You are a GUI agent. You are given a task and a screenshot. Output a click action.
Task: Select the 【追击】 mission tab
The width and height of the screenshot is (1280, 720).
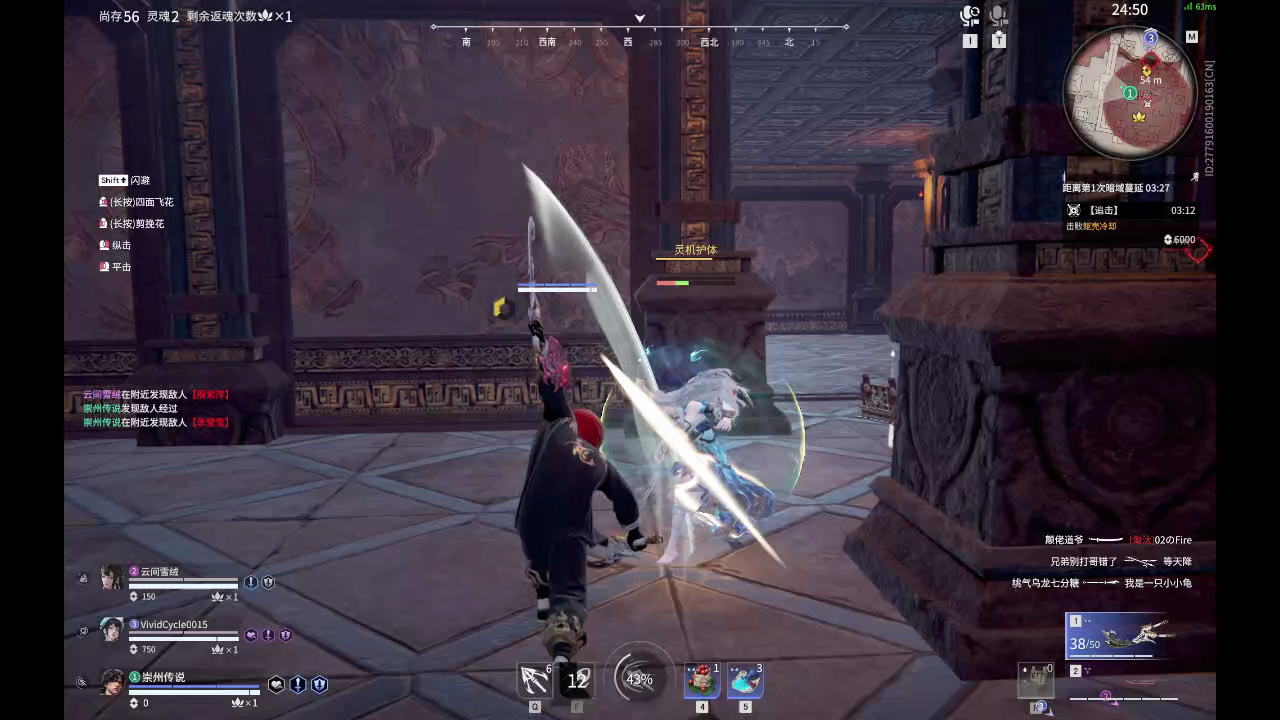coord(1110,210)
